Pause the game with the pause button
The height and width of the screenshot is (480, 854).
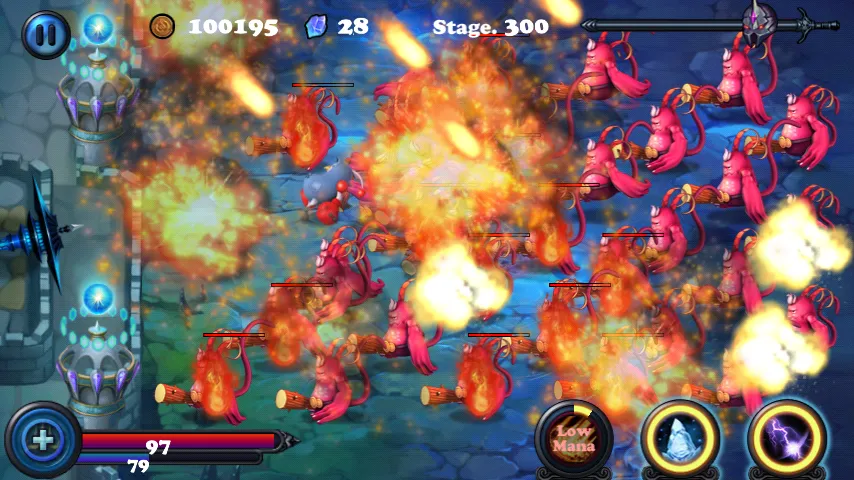point(45,33)
